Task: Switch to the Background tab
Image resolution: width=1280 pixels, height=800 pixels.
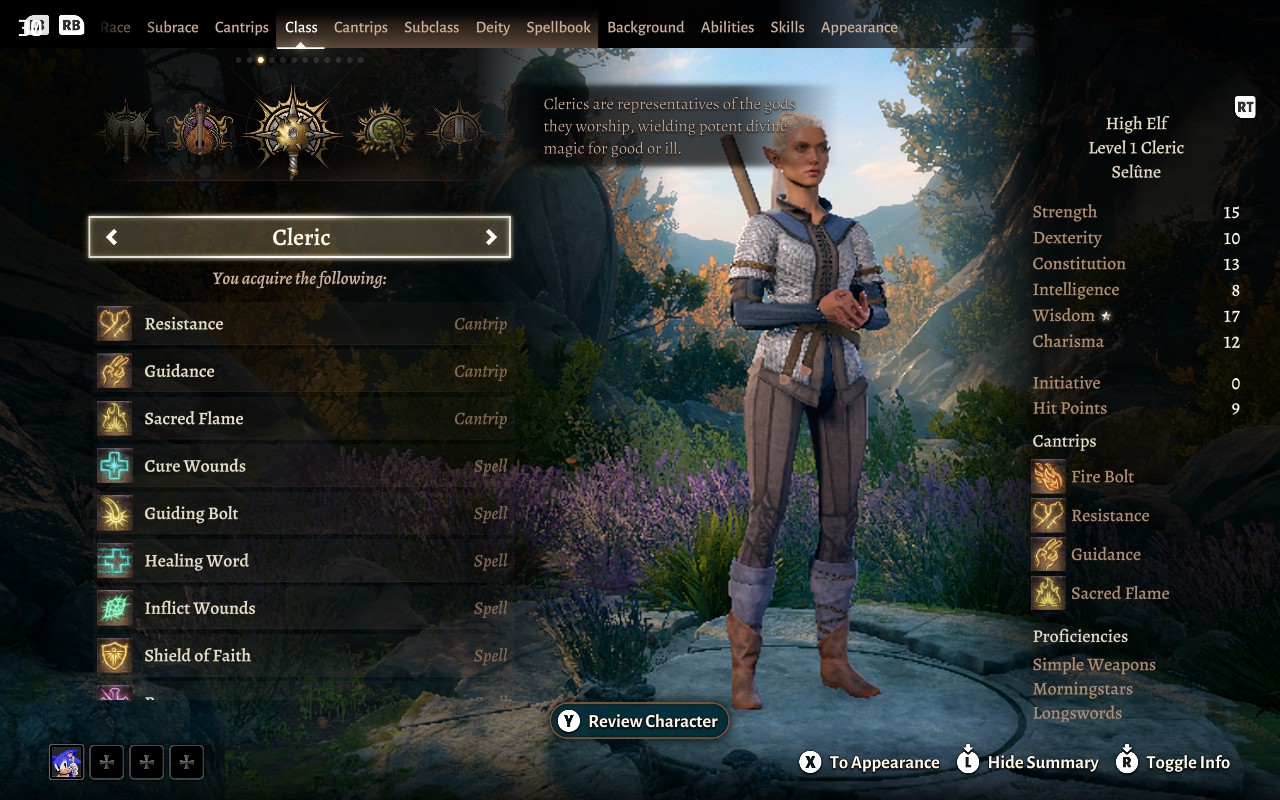Action: click(645, 27)
